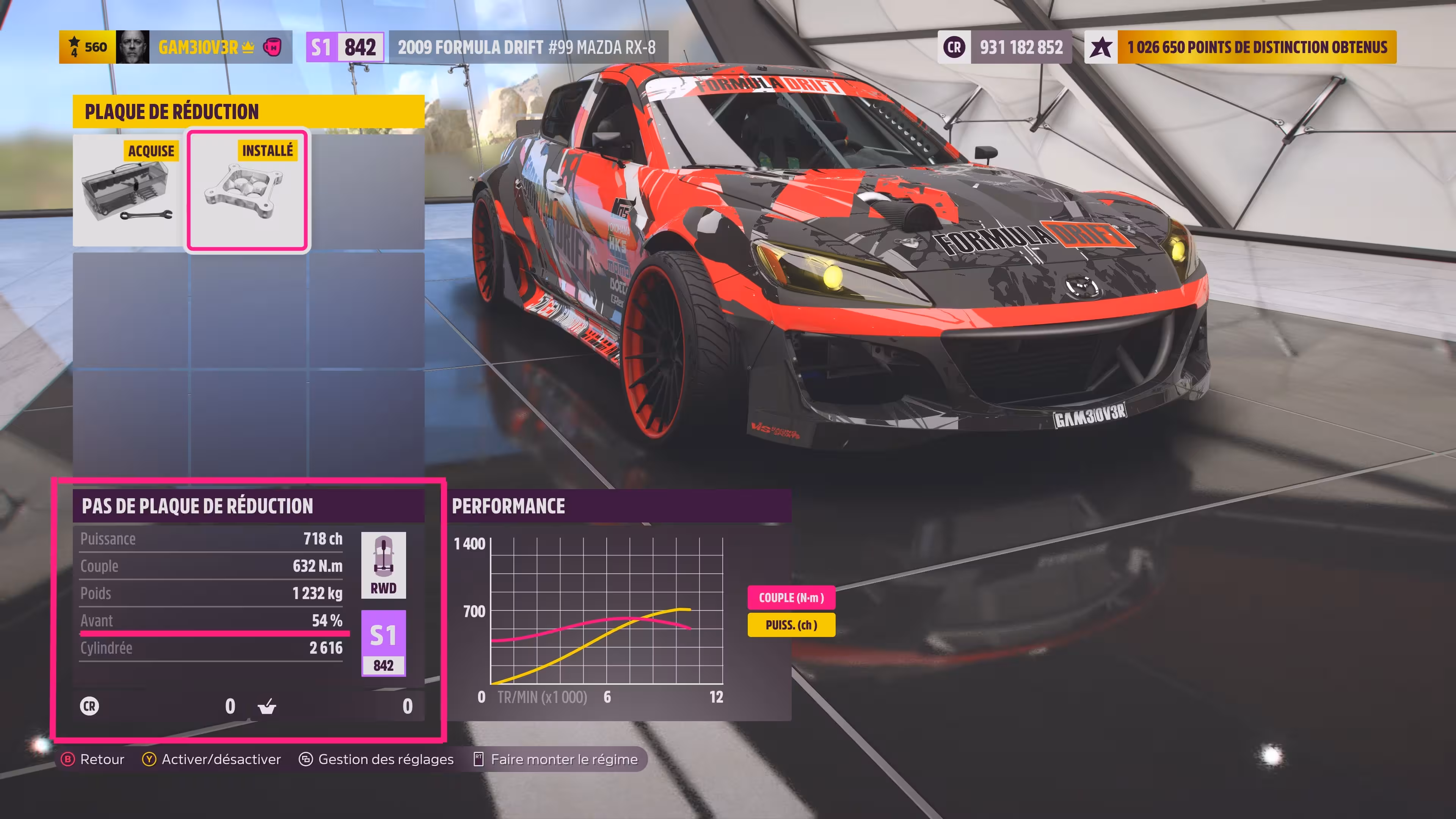Screen dimensions: 1456x819
Task: Select the COUPLE (N·m) graph legend
Action: (791, 598)
